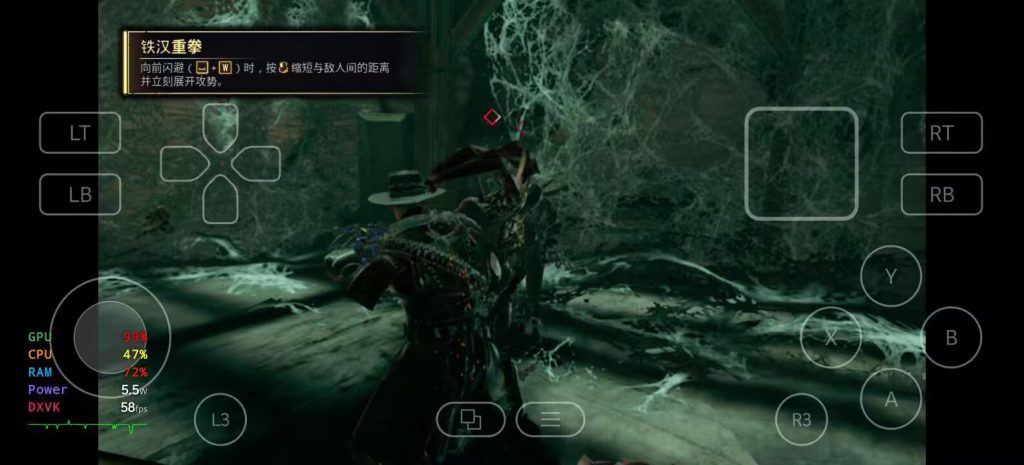1024x465 pixels.
Task: Tap the round B face button
Action: click(x=951, y=337)
